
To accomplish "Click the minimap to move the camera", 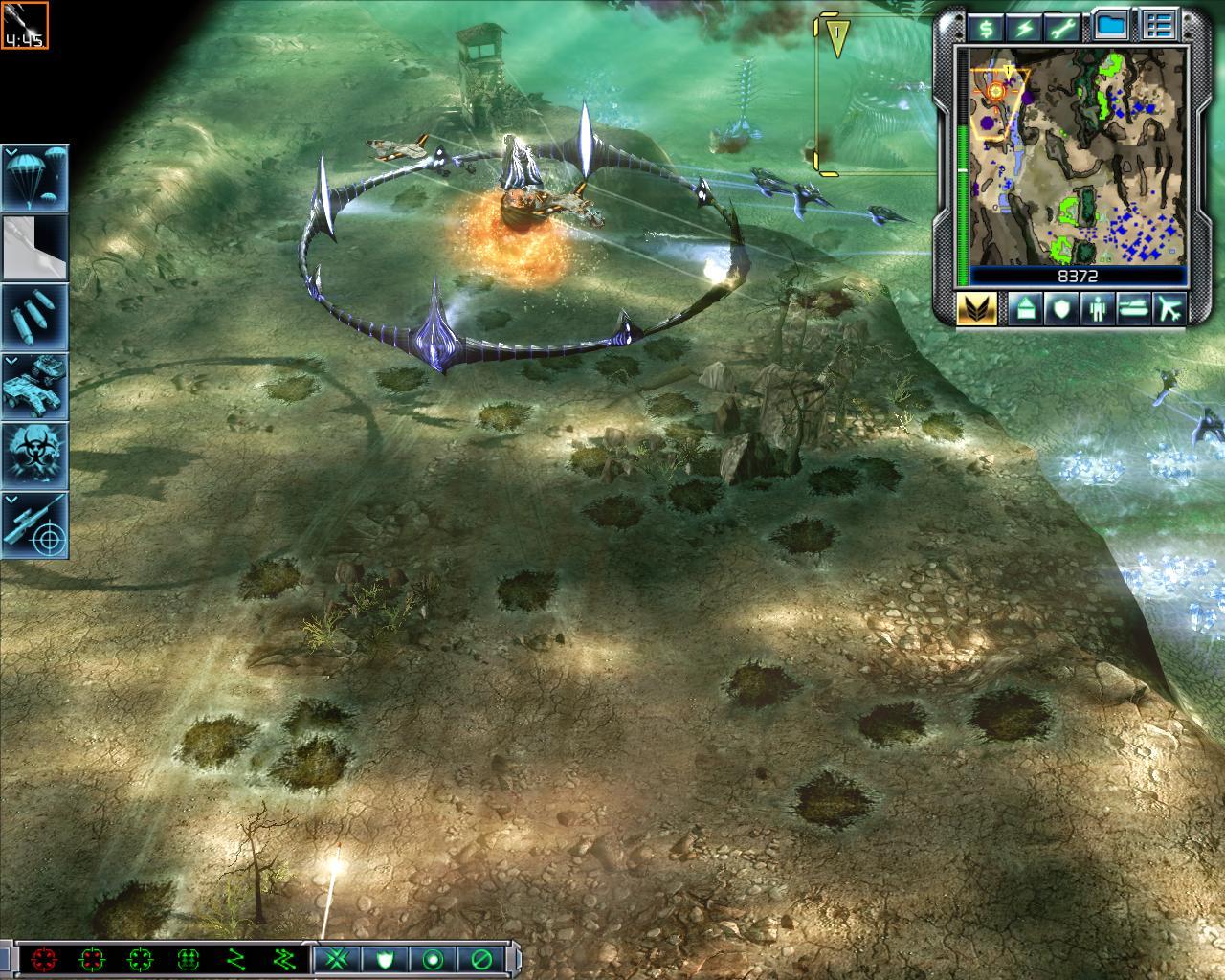I will (x=1078, y=158).
